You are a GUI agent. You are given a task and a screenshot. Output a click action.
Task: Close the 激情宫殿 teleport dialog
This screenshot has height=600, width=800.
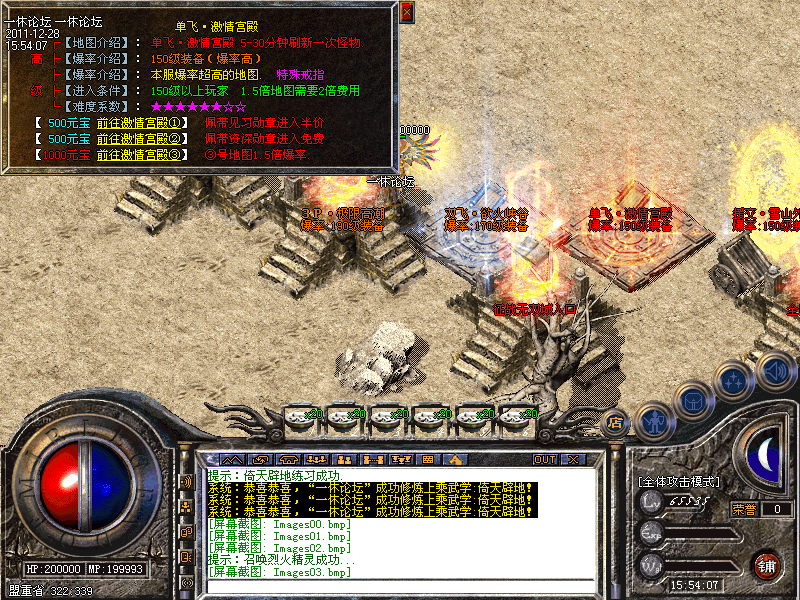pos(406,12)
